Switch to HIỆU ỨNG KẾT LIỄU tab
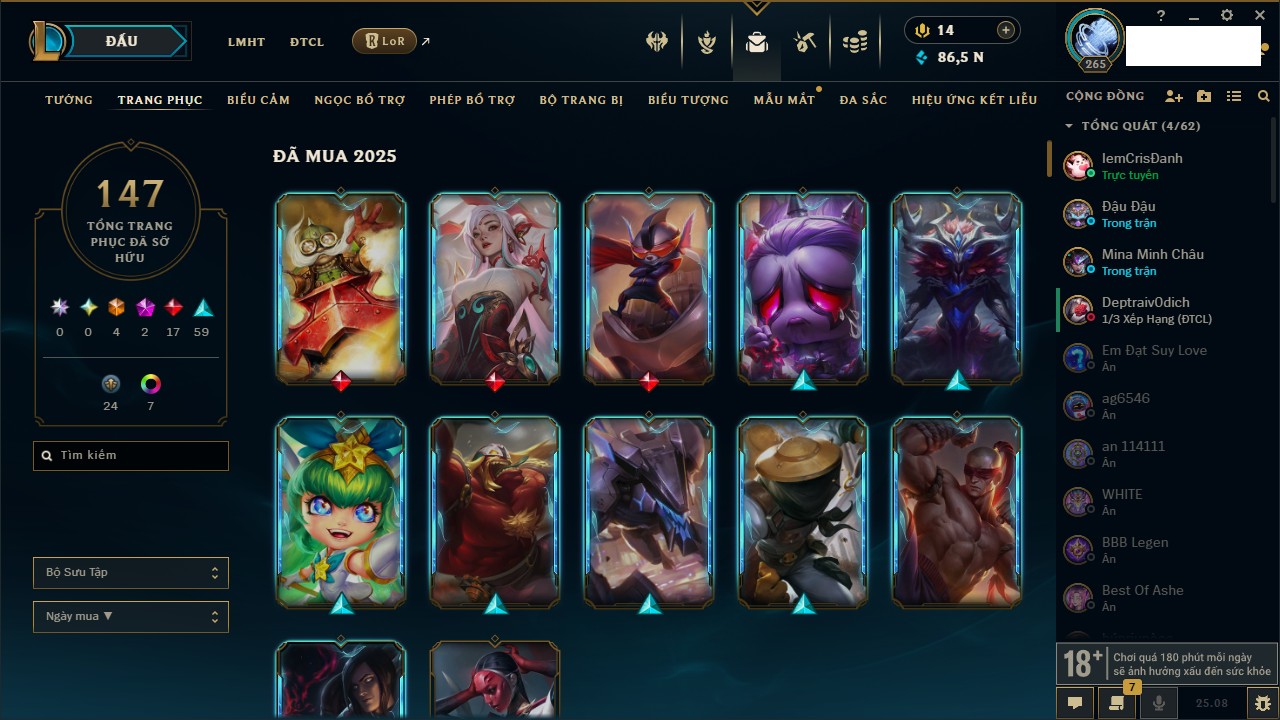 point(974,100)
